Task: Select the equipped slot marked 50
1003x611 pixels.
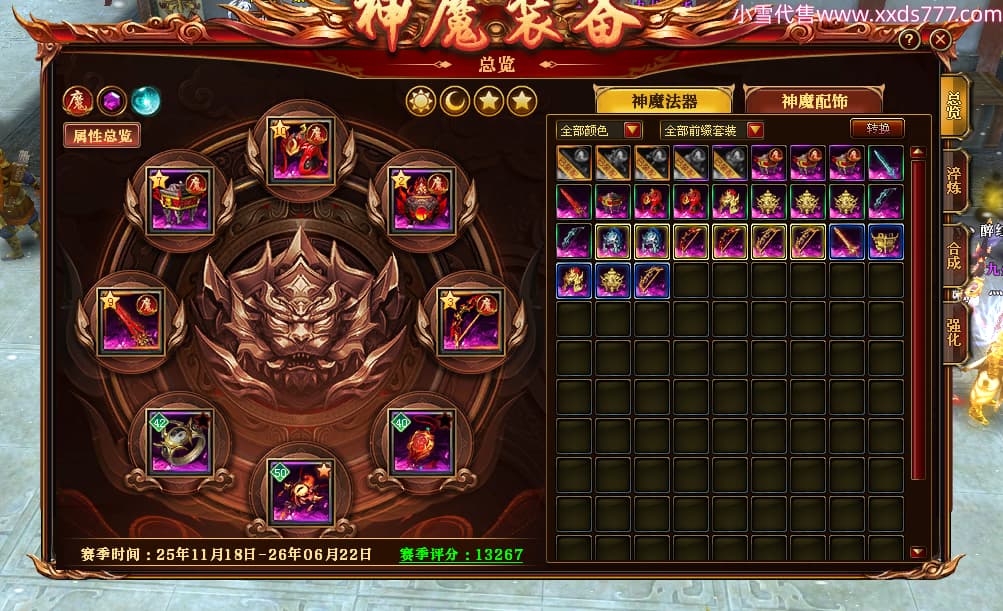Action: click(301, 491)
